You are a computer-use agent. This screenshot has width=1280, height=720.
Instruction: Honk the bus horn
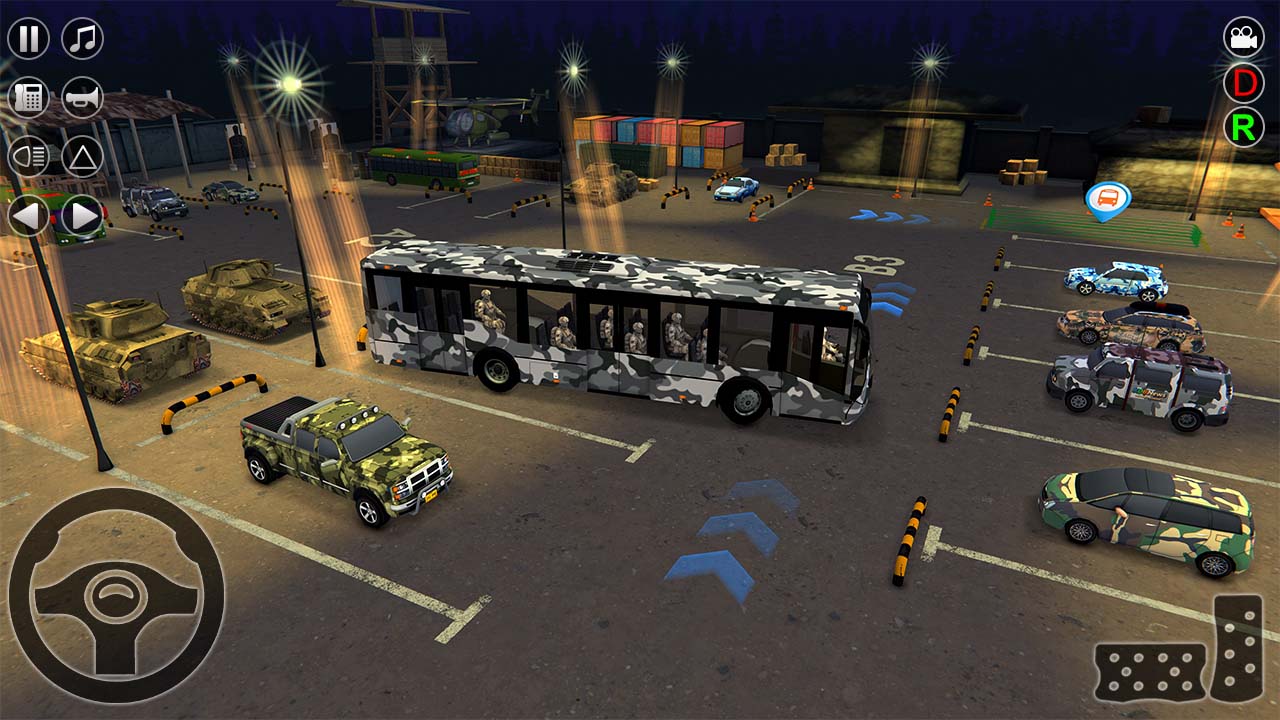click(x=85, y=97)
